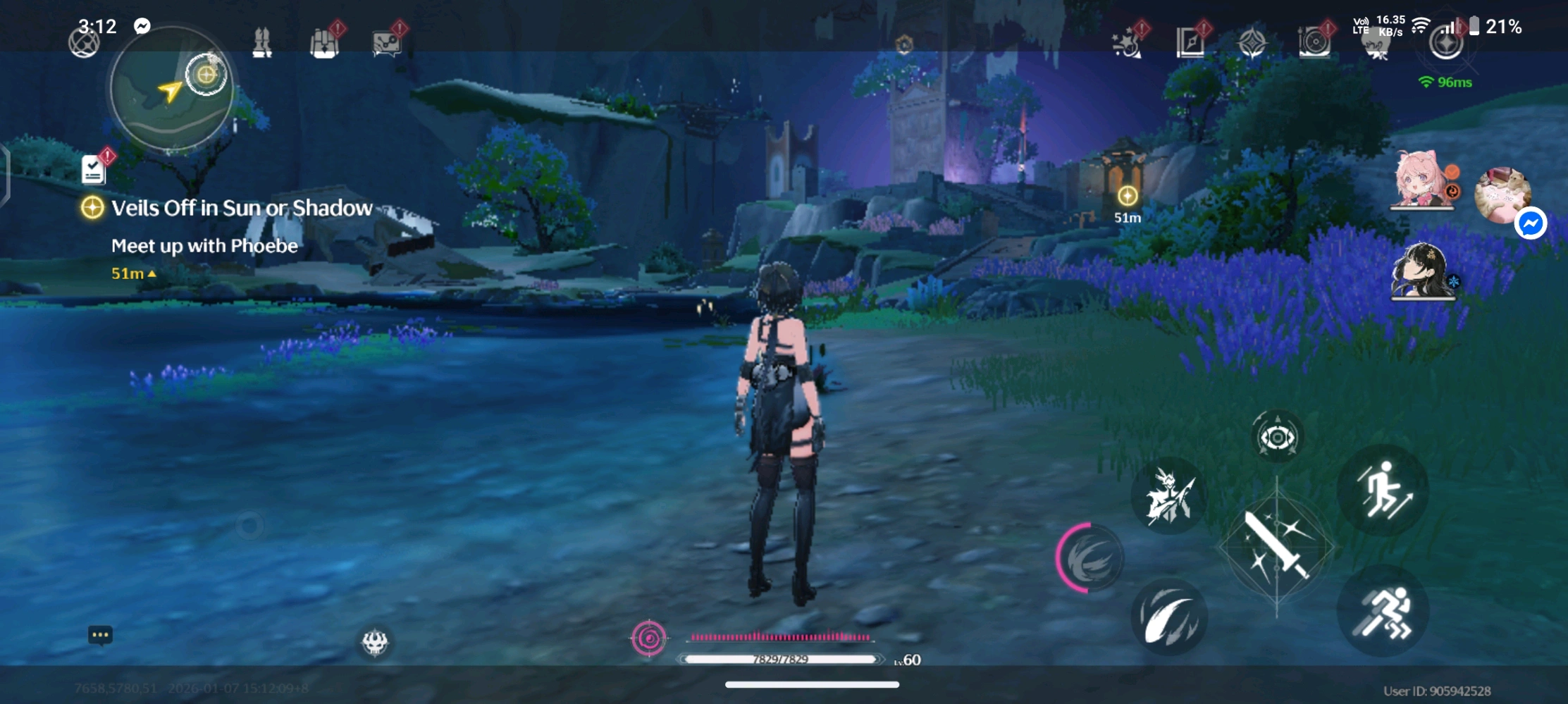Activate the claw slash skill button
This screenshot has width=1568, height=704.
coord(1169,617)
